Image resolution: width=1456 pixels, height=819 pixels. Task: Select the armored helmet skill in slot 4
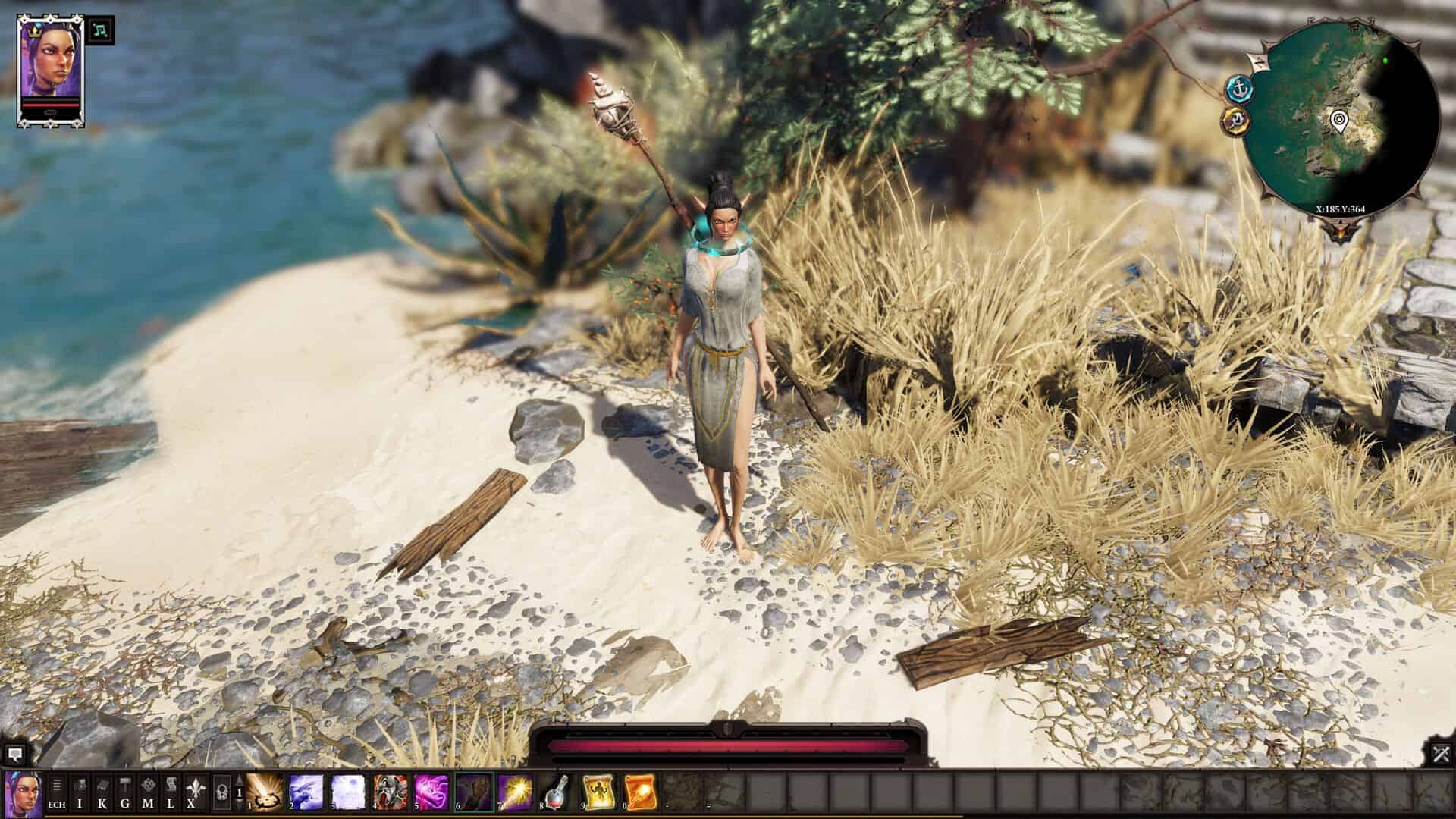[391, 792]
